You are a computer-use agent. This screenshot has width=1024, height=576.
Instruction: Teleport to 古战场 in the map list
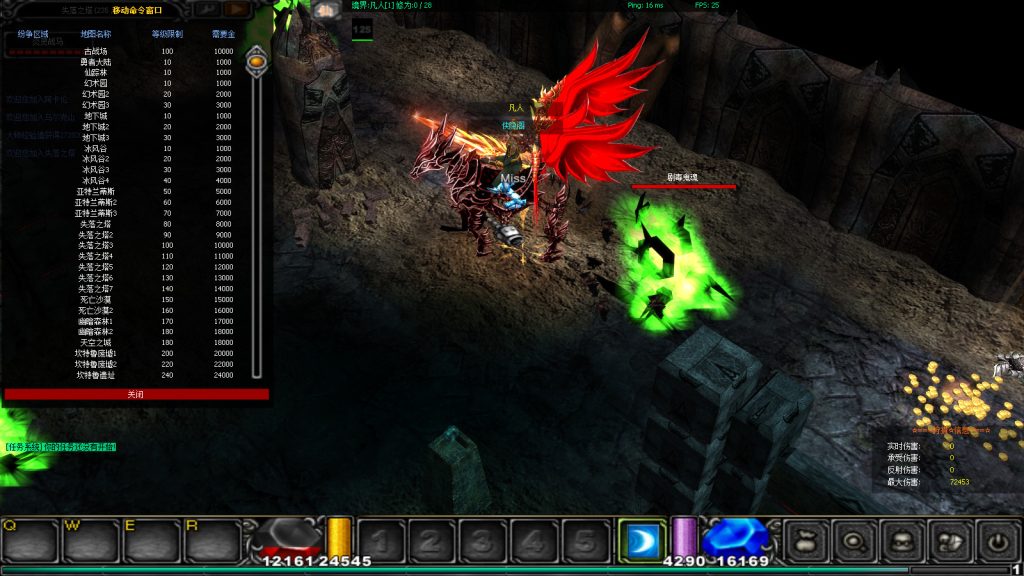(96, 51)
